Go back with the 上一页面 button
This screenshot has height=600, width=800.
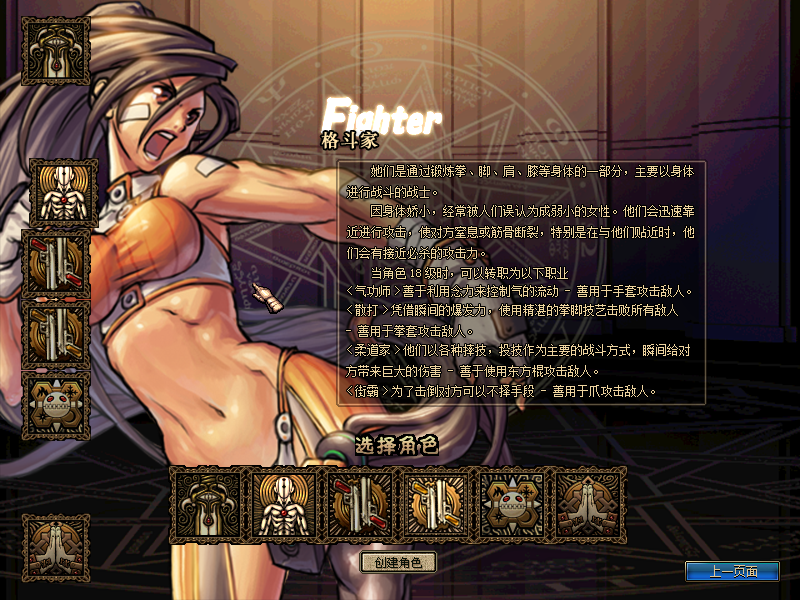pos(731,571)
